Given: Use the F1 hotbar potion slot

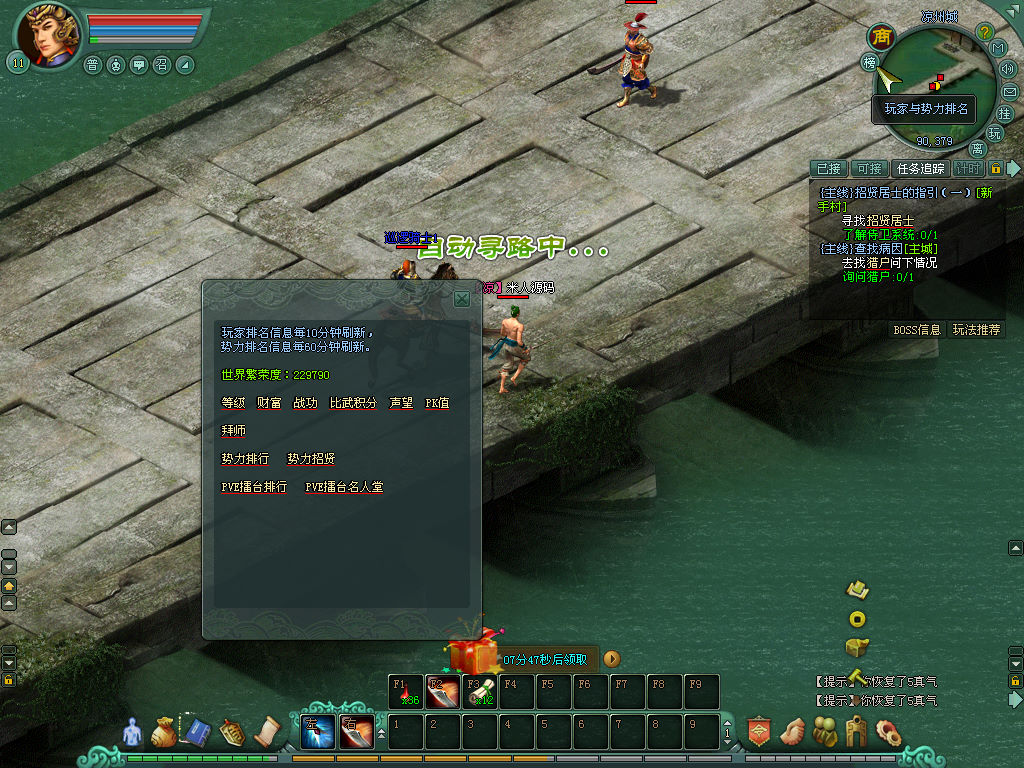Looking at the screenshot, I should [x=405, y=692].
